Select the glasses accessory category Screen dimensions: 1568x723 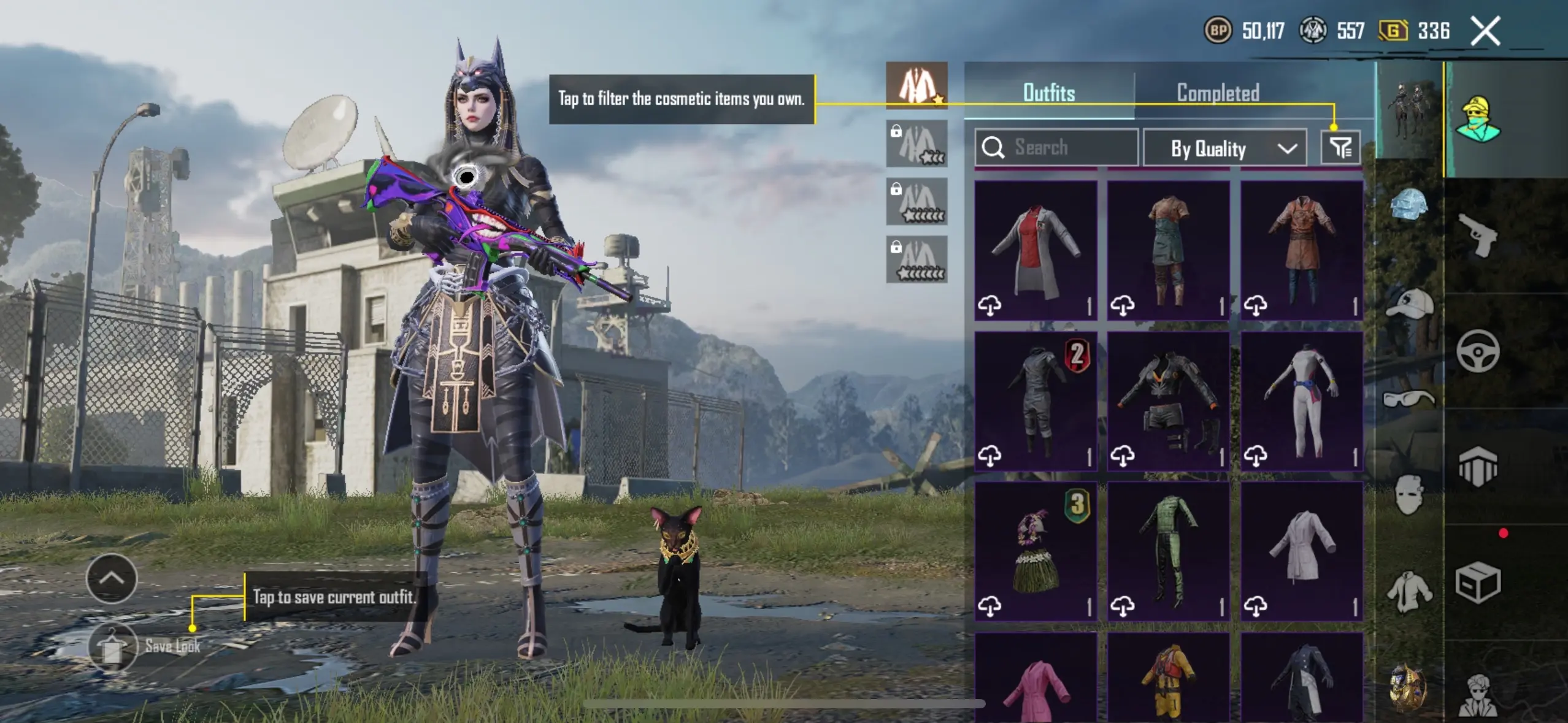1409,399
